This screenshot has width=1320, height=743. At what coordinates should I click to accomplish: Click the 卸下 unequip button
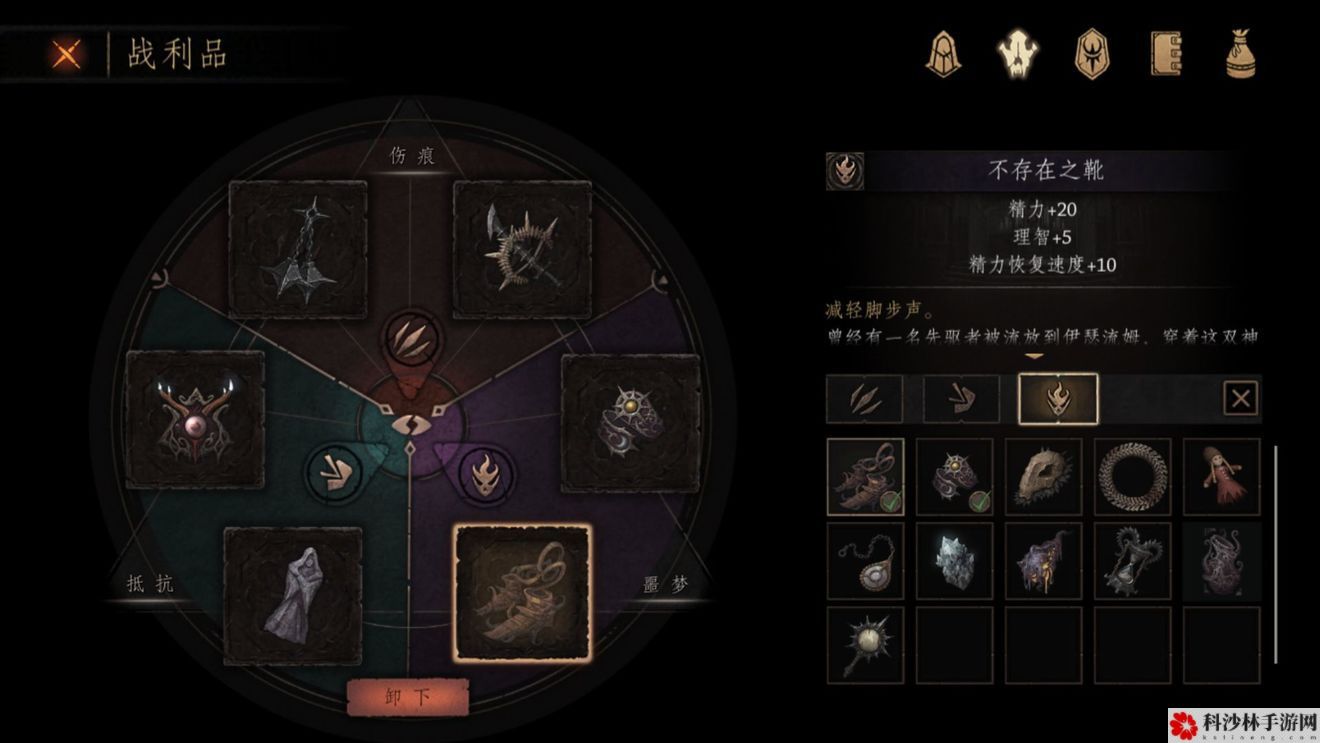tap(408, 697)
